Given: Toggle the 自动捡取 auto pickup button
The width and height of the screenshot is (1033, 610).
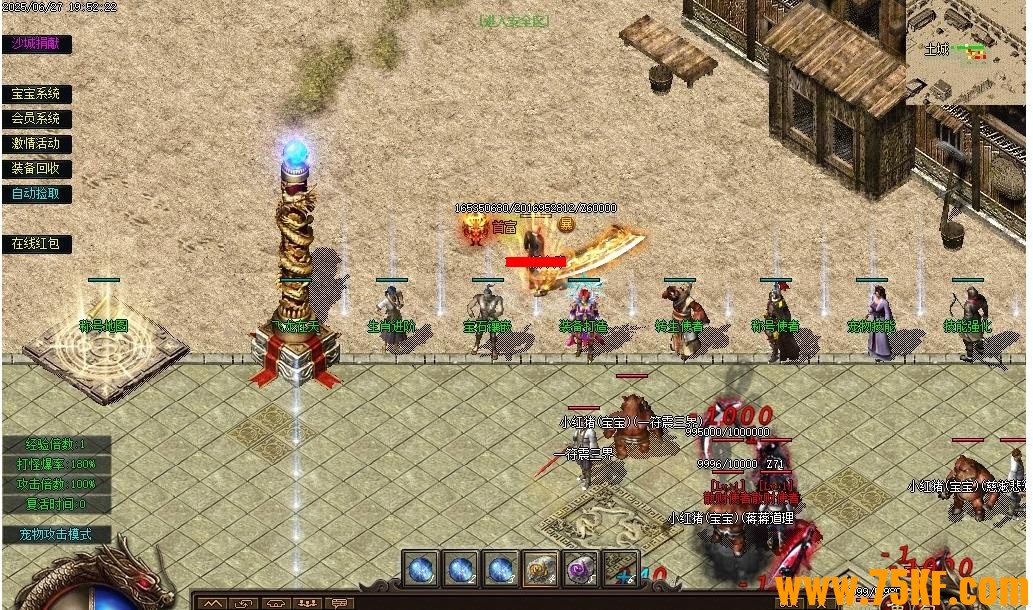Looking at the screenshot, I should point(36,194).
